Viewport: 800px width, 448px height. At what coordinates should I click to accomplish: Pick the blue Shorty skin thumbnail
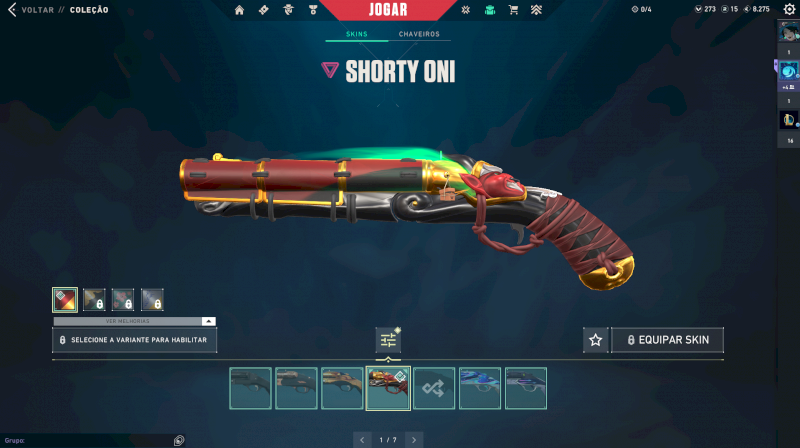click(x=480, y=388)
